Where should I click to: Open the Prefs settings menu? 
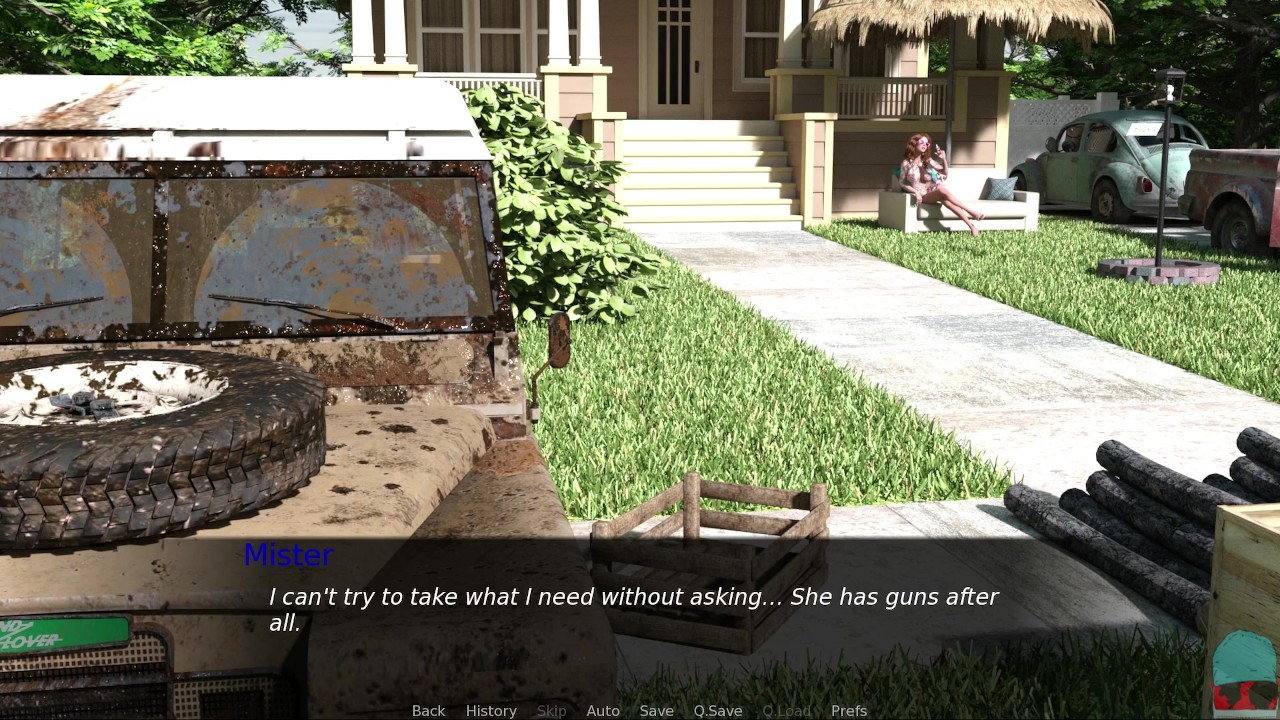[849, 710]
